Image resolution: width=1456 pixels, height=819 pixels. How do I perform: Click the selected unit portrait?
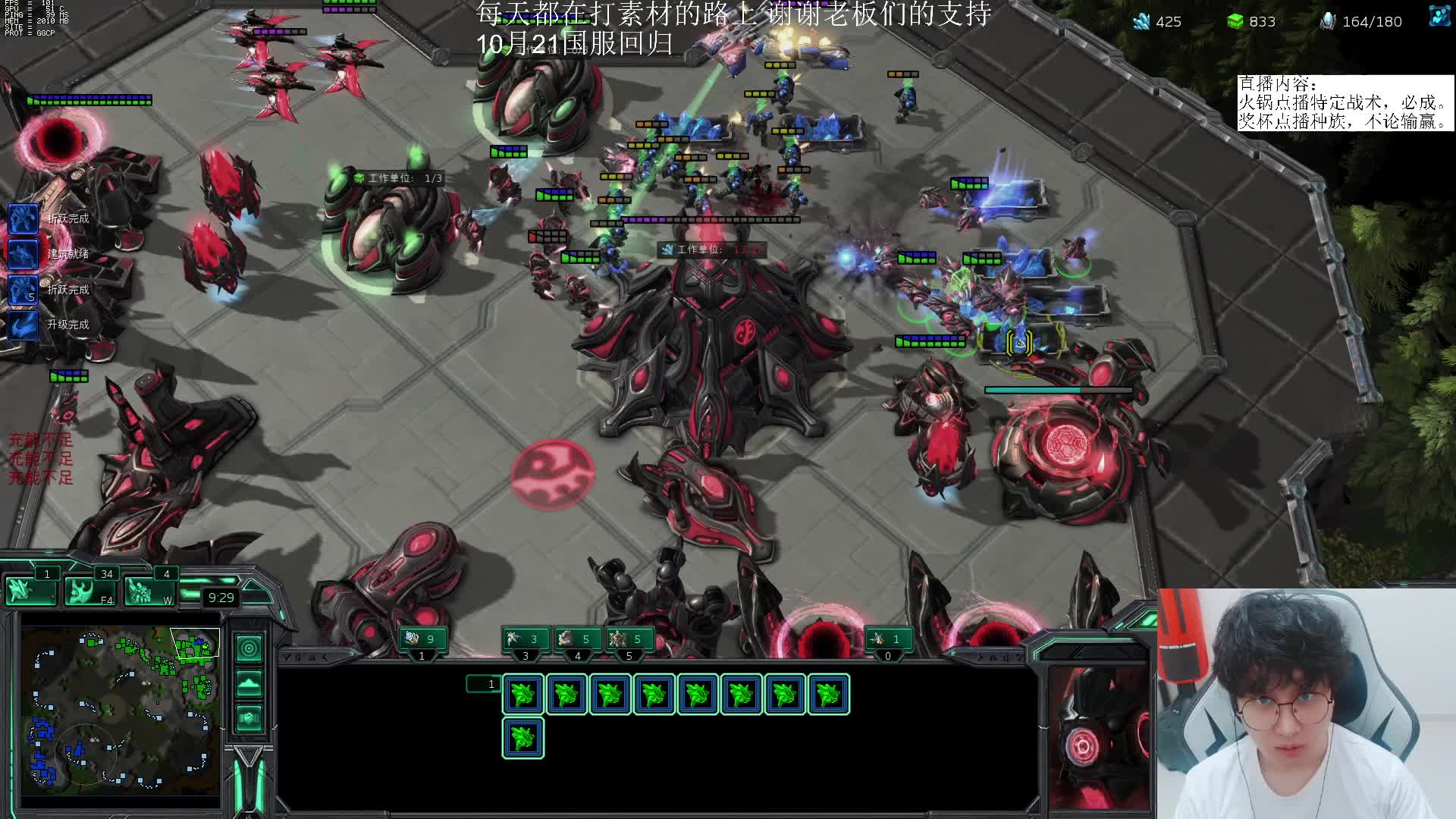click(x=1097, y=737)
